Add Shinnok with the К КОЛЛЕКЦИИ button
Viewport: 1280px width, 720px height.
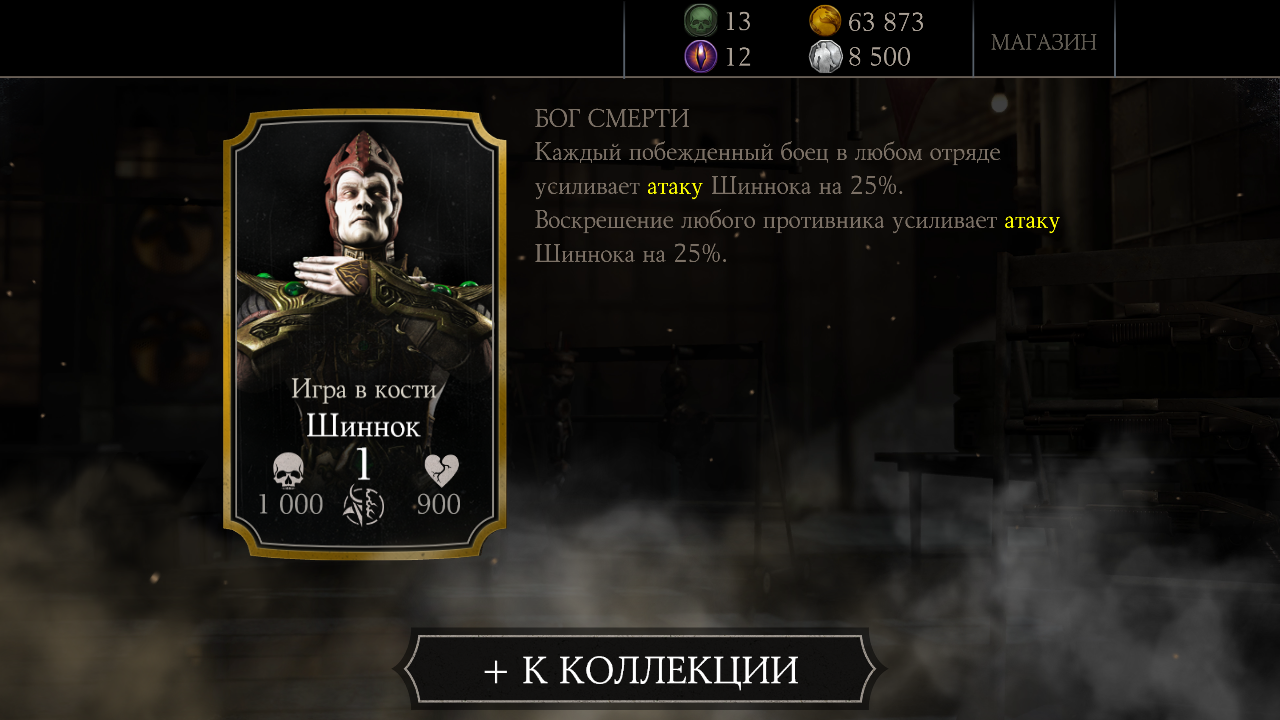point(640,669)
